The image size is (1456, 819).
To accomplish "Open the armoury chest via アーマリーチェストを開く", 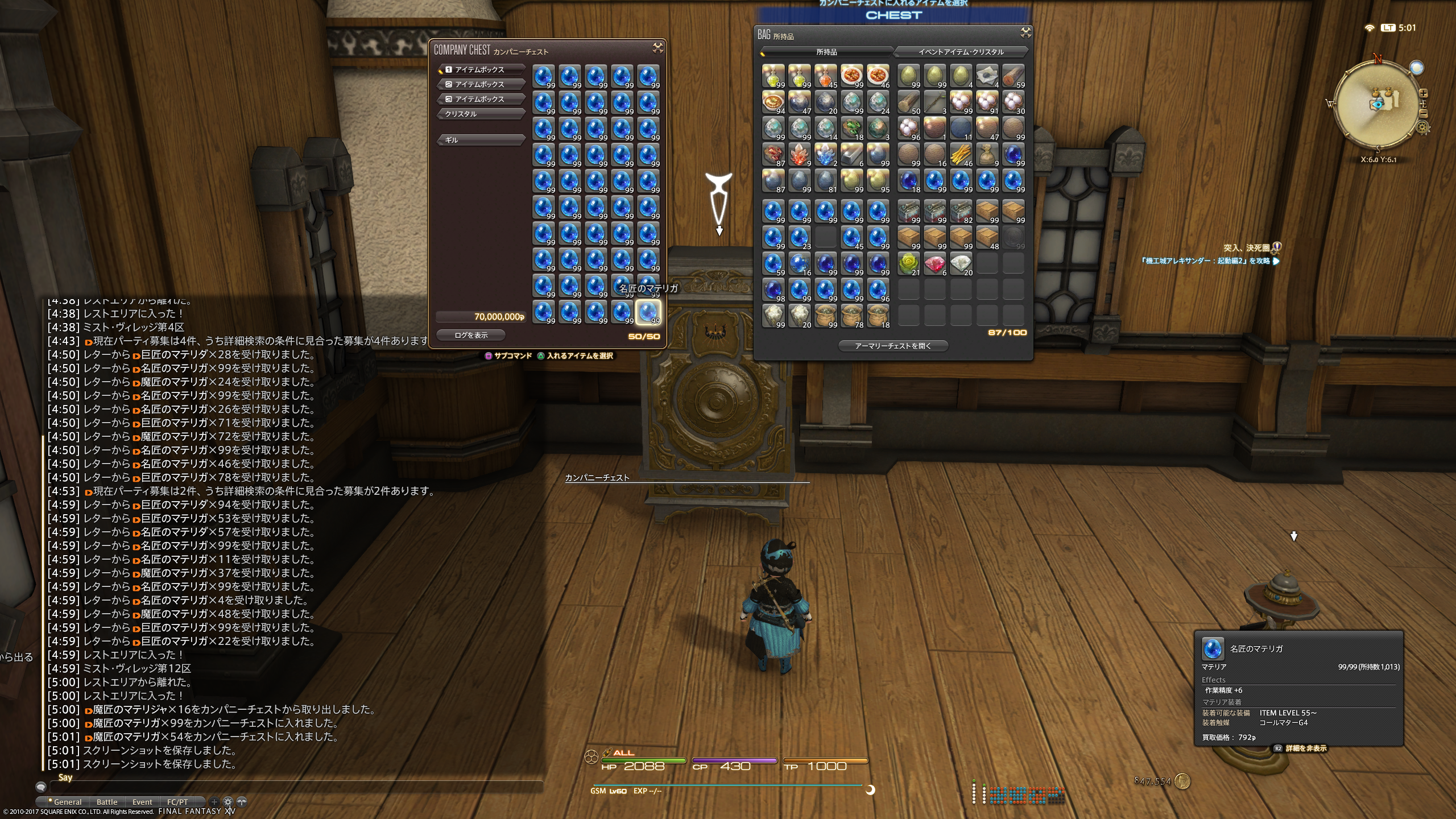I will (893, 346).
